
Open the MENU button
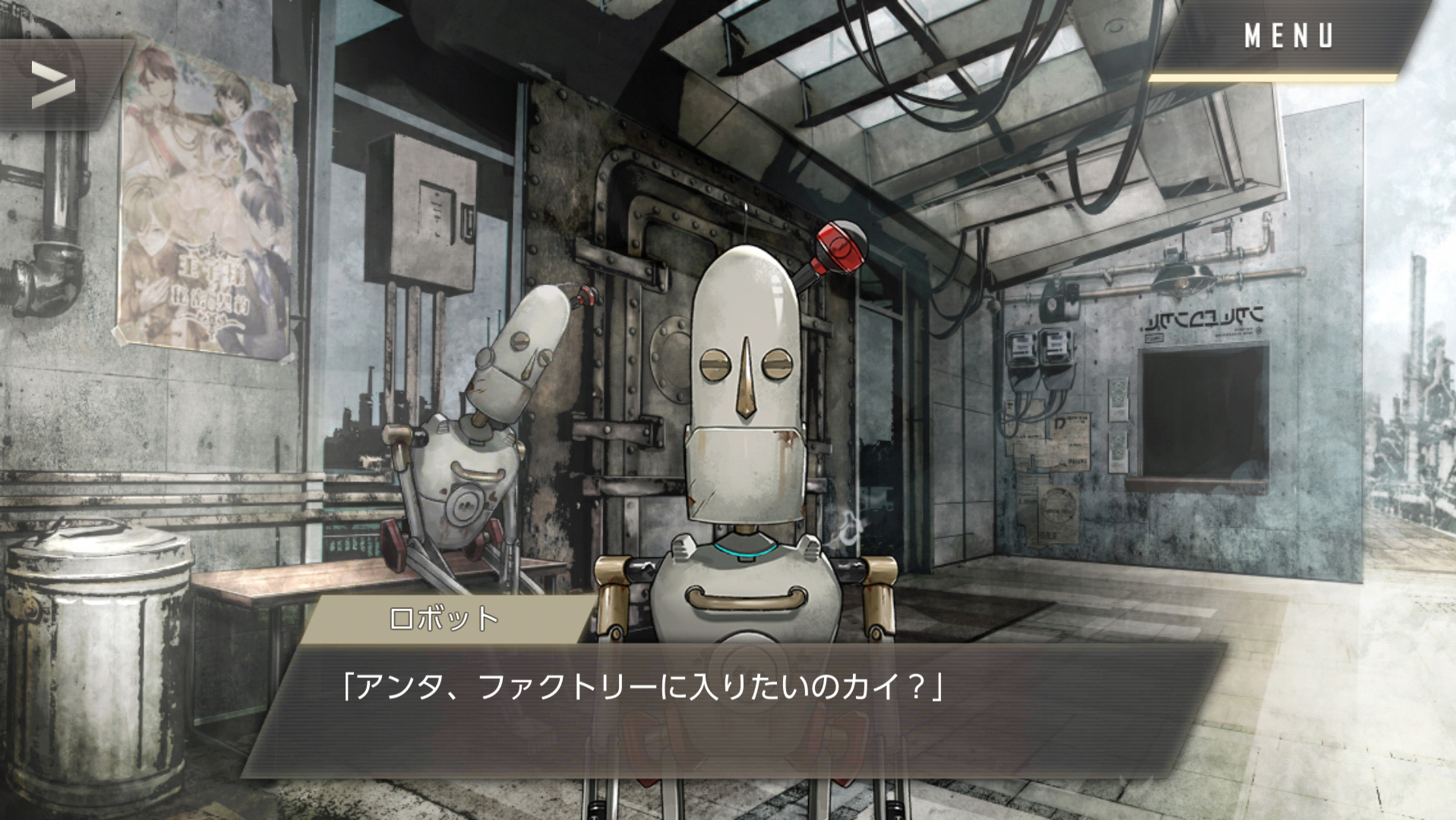point(1288,36)
